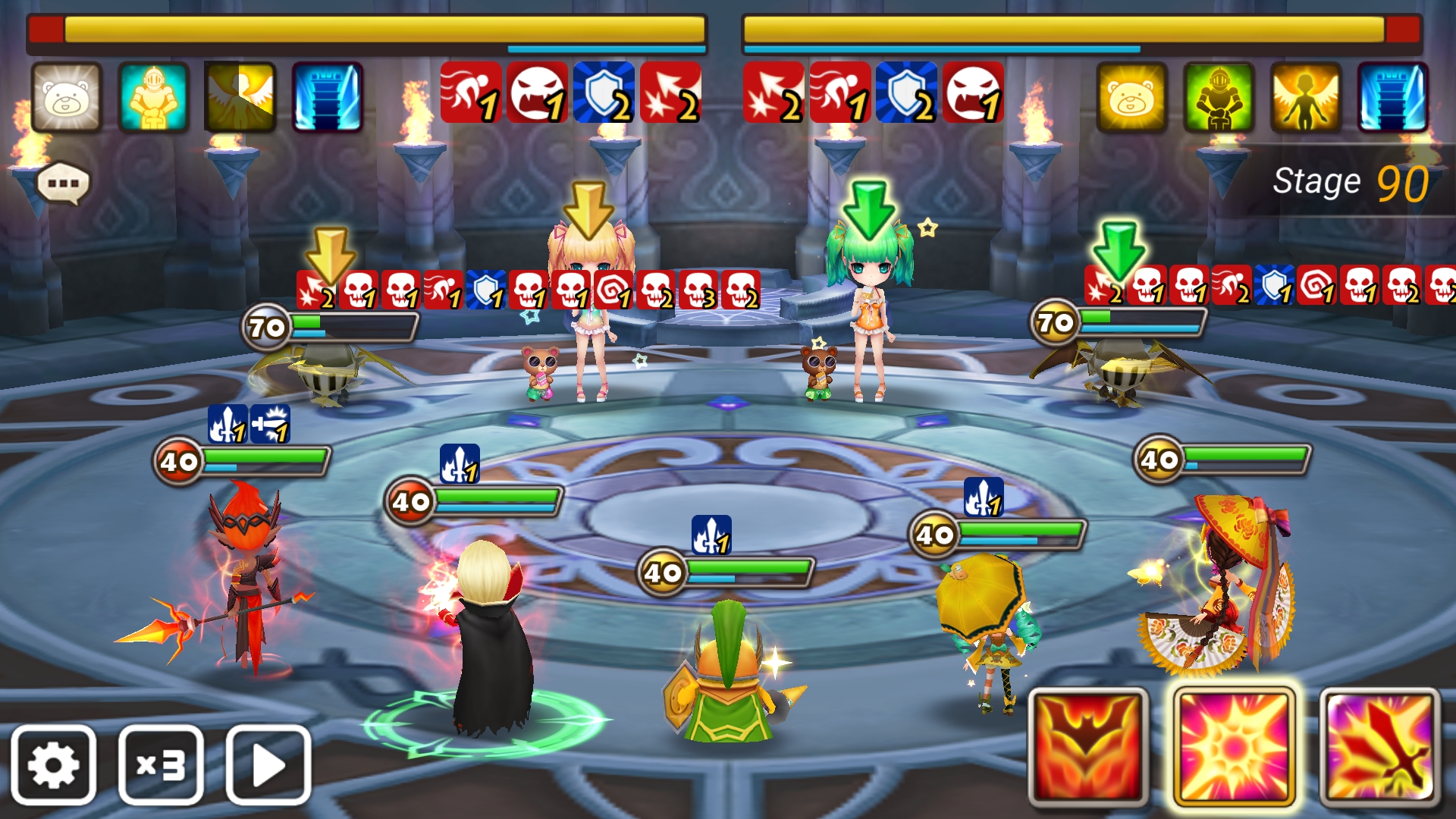Select the flaming sword slash skill
Viewport: 1456px width, 819px height.
pos(1379,746)
